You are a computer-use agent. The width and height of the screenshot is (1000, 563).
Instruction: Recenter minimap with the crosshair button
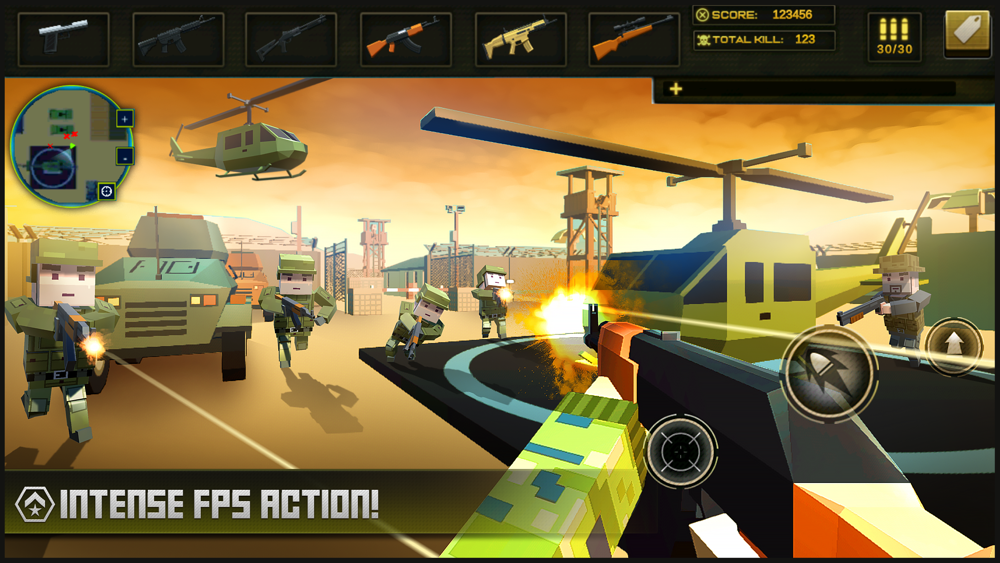click(x=106, y=190)
